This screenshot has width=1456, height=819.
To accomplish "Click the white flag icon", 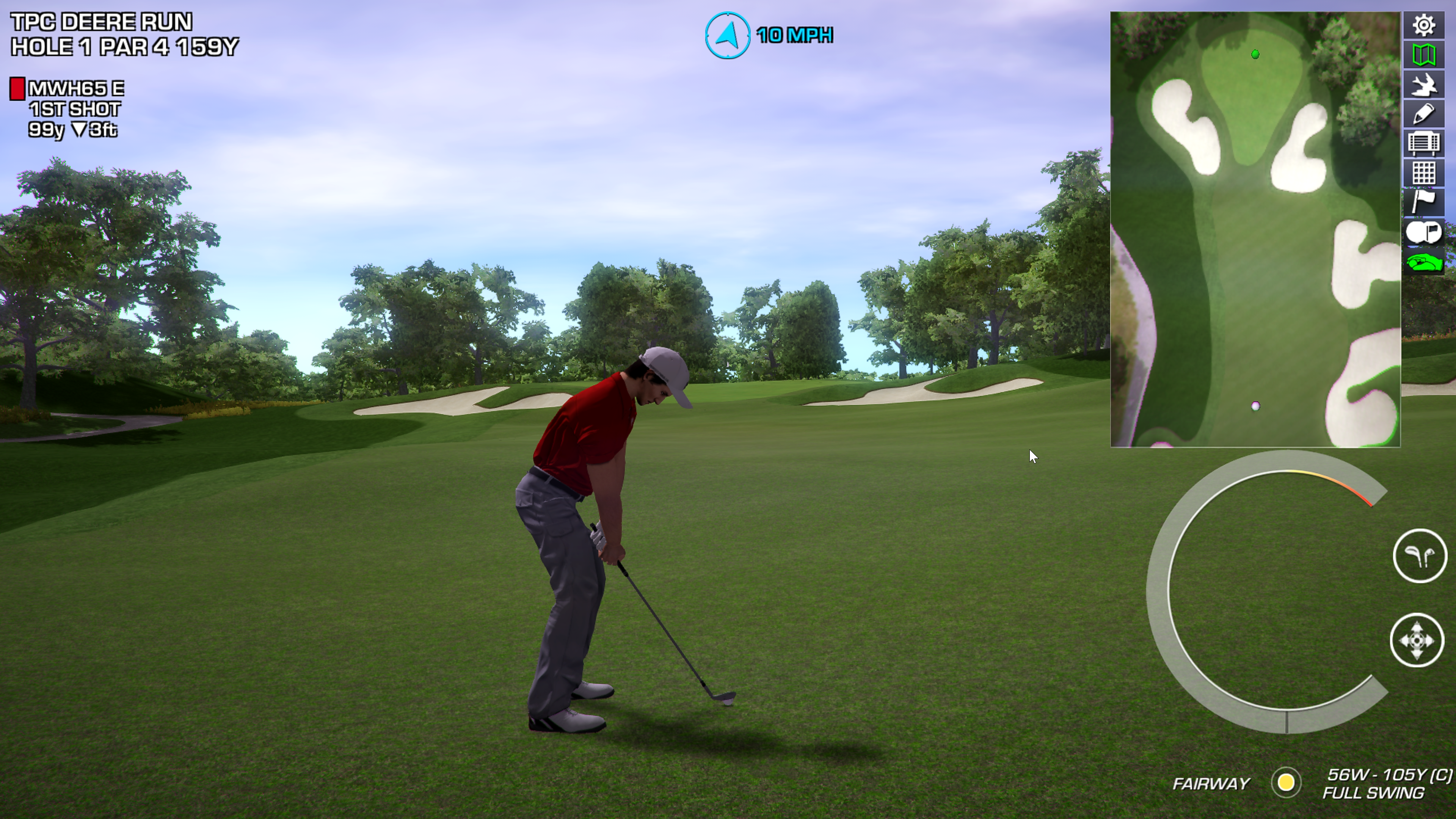I will [x=1423, y=202].
